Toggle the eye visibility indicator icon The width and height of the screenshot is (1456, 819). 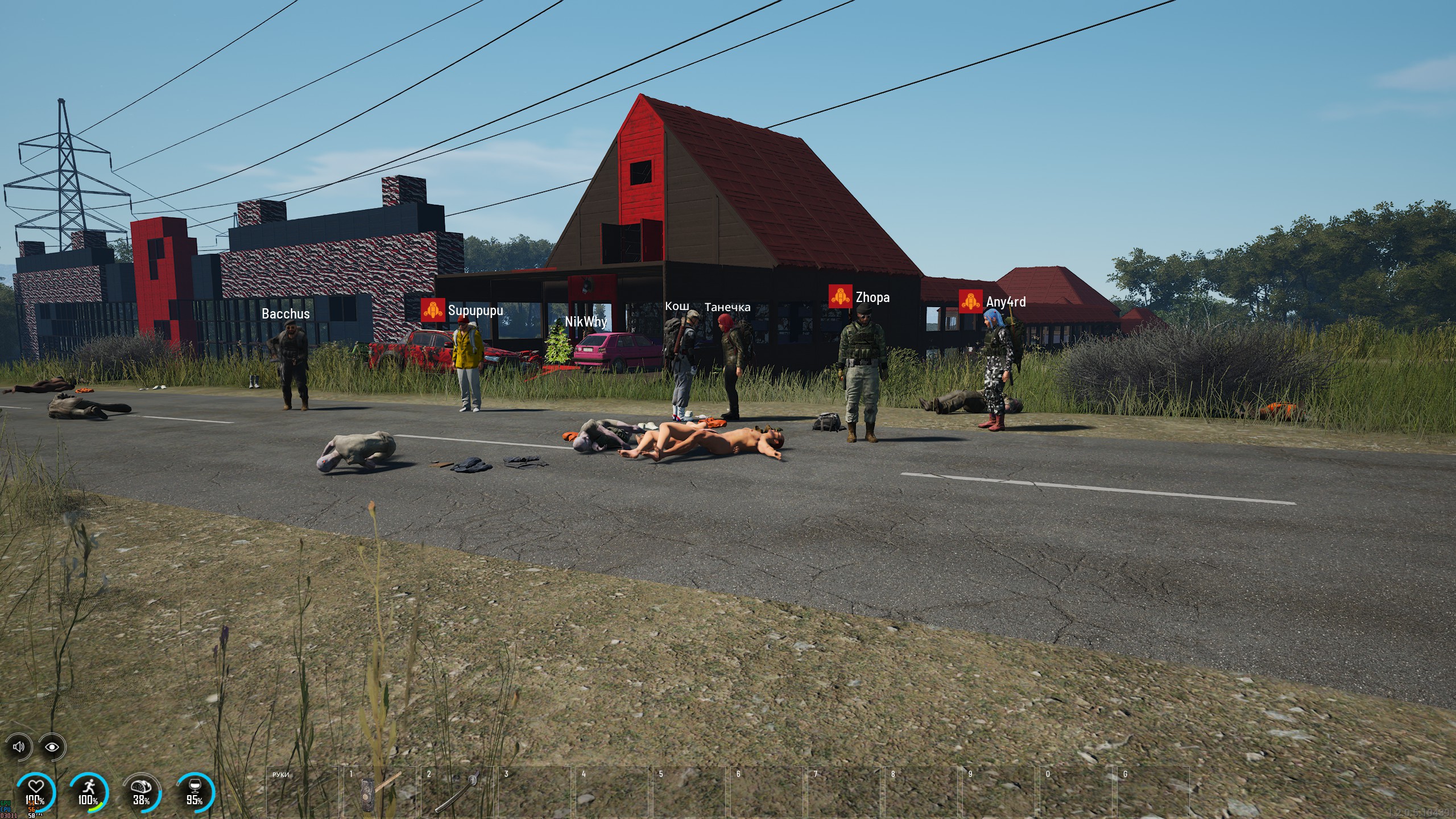pos(52,747)
